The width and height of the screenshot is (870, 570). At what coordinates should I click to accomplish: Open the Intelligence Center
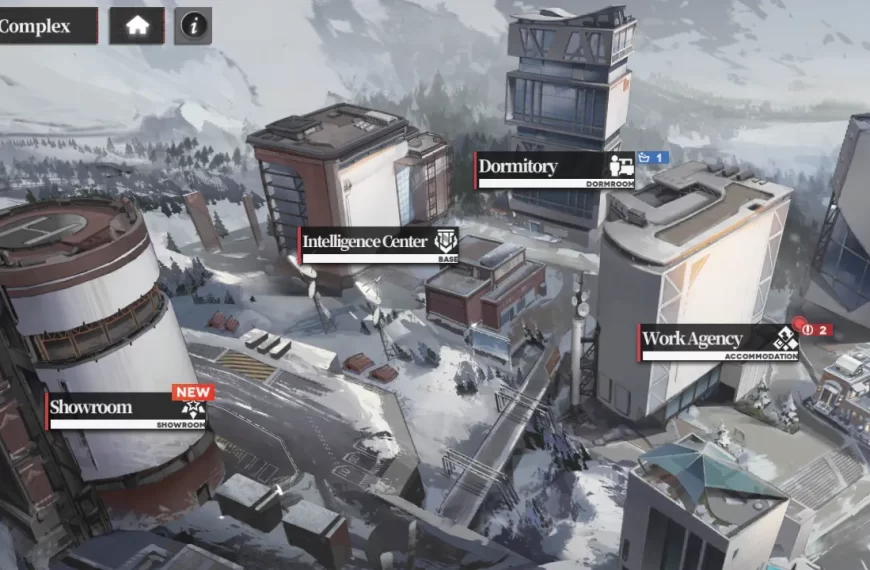379,243
